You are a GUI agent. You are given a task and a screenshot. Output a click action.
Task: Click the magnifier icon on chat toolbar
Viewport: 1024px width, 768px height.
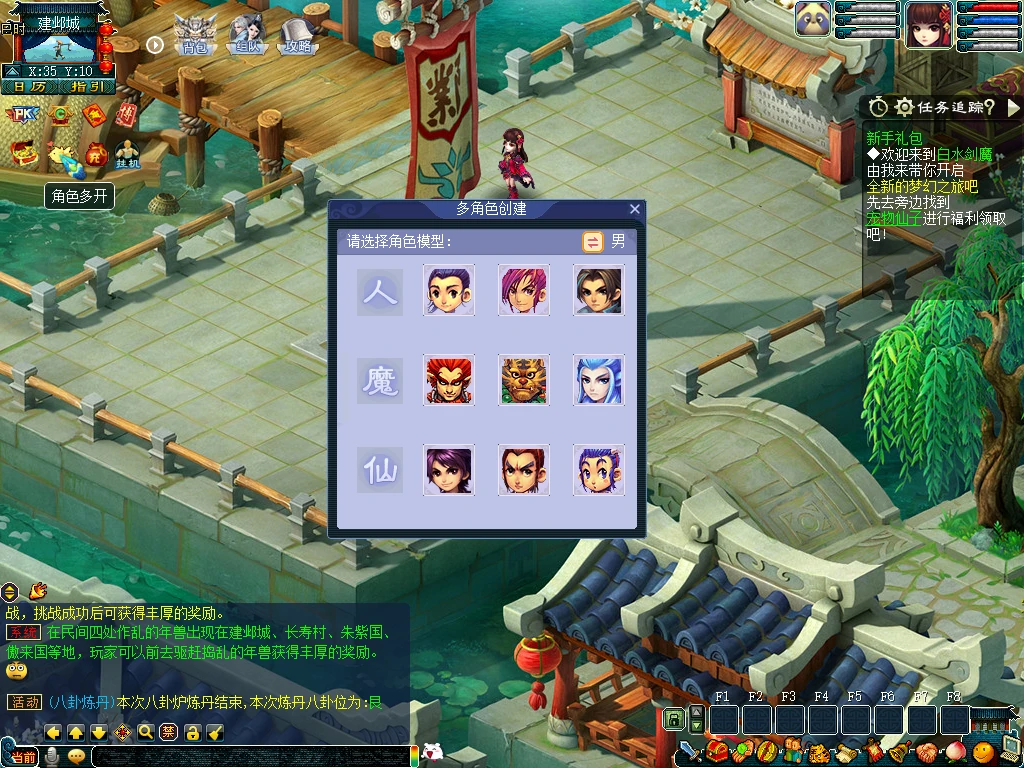point(146,732)
